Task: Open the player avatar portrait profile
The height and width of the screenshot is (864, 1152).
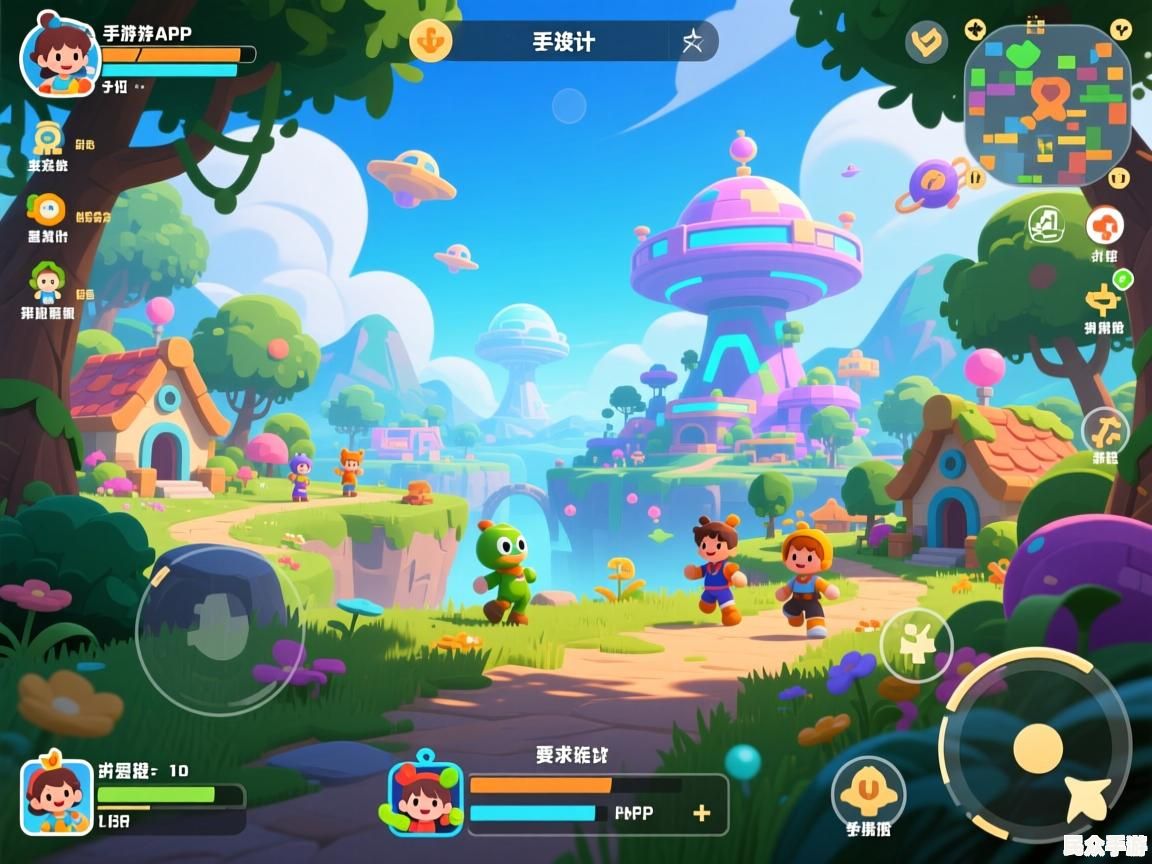Action: pyautogui.click(x=60, y=56)
